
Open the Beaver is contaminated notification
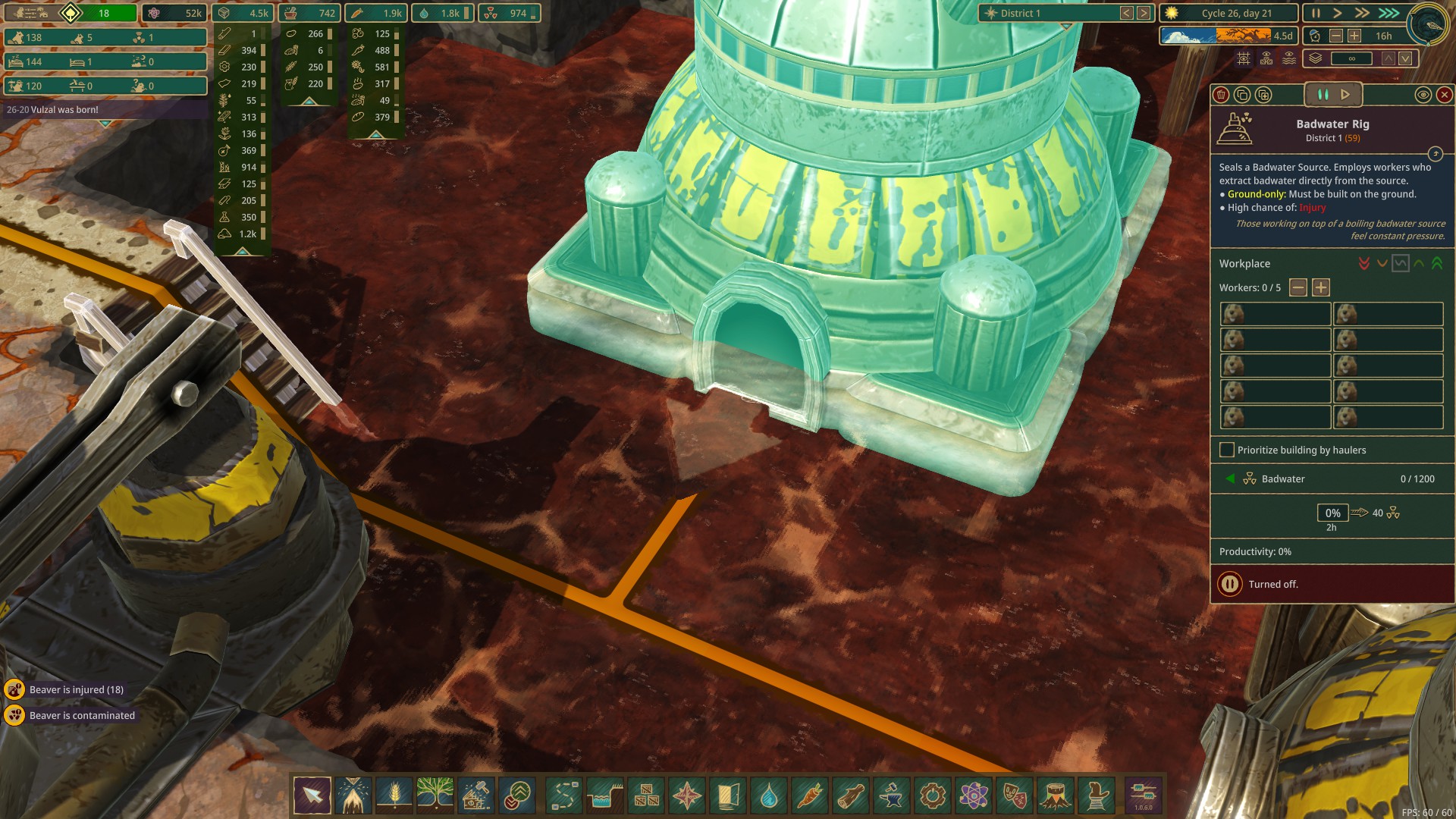coord(81,715)
